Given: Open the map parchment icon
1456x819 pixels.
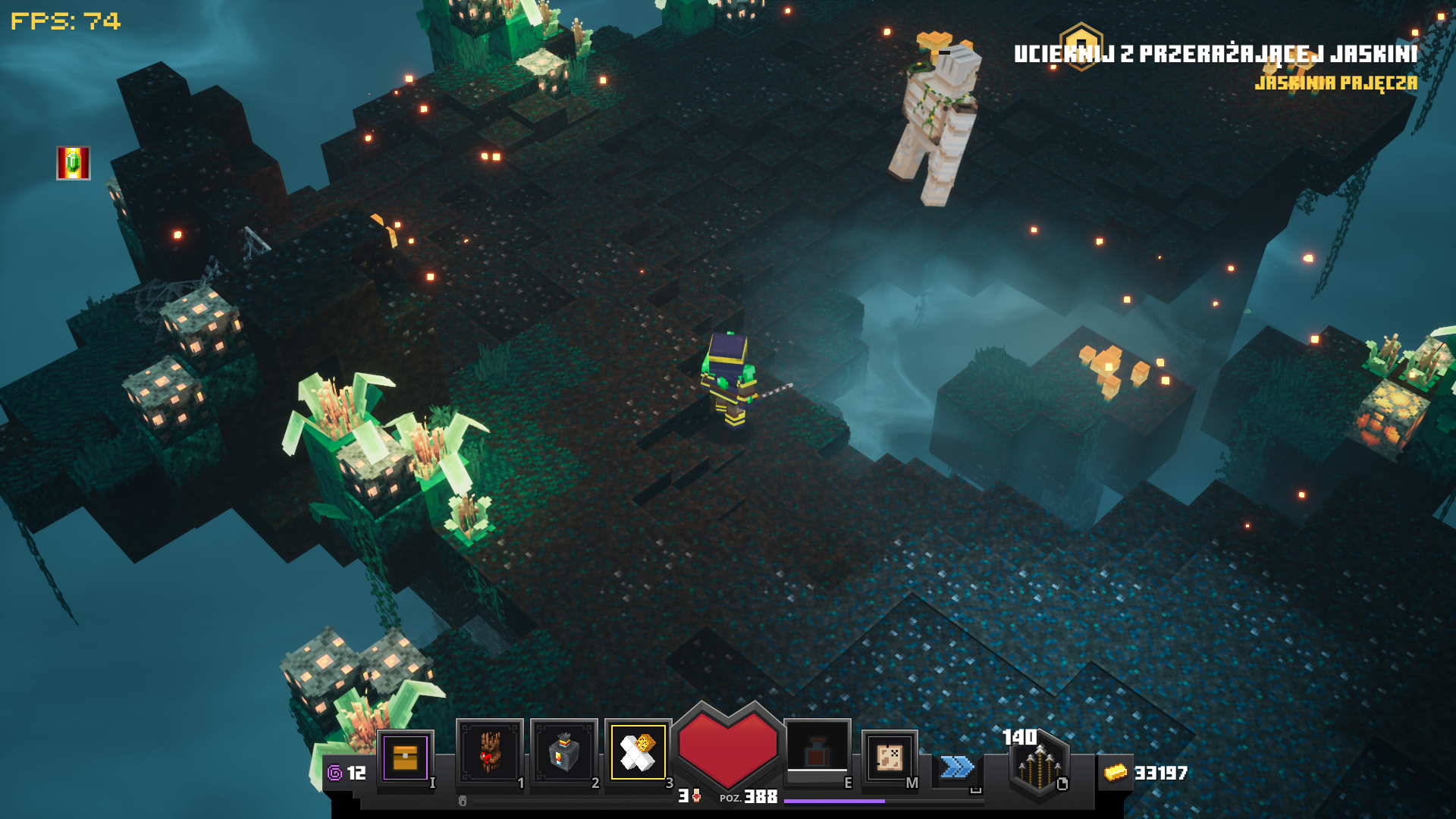Looking at the screenshot, I should [889, 757].
